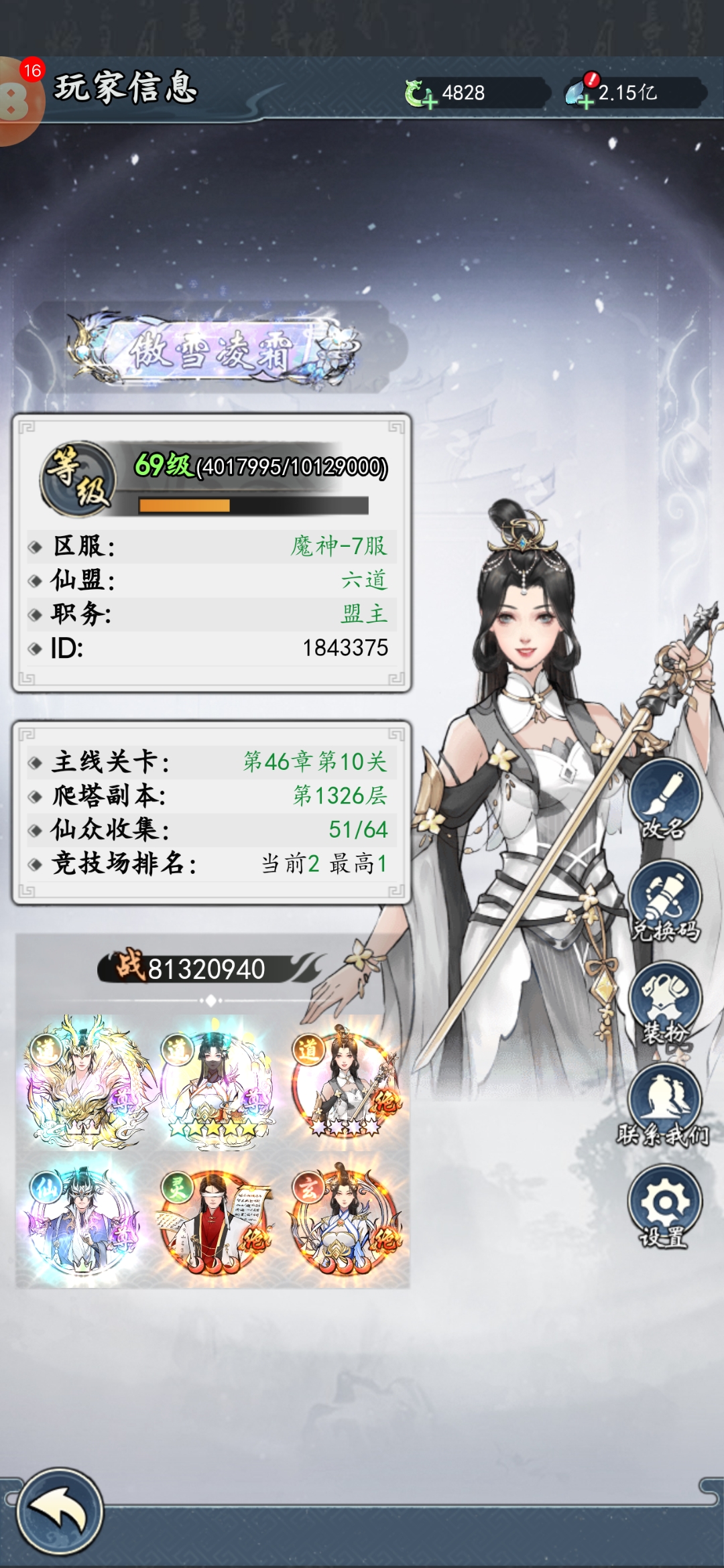Image resolution: width=724 pixels, height=1568 pixels.
Task: Select the golden dragon hero portrait
Action: tap(84, 1080)
